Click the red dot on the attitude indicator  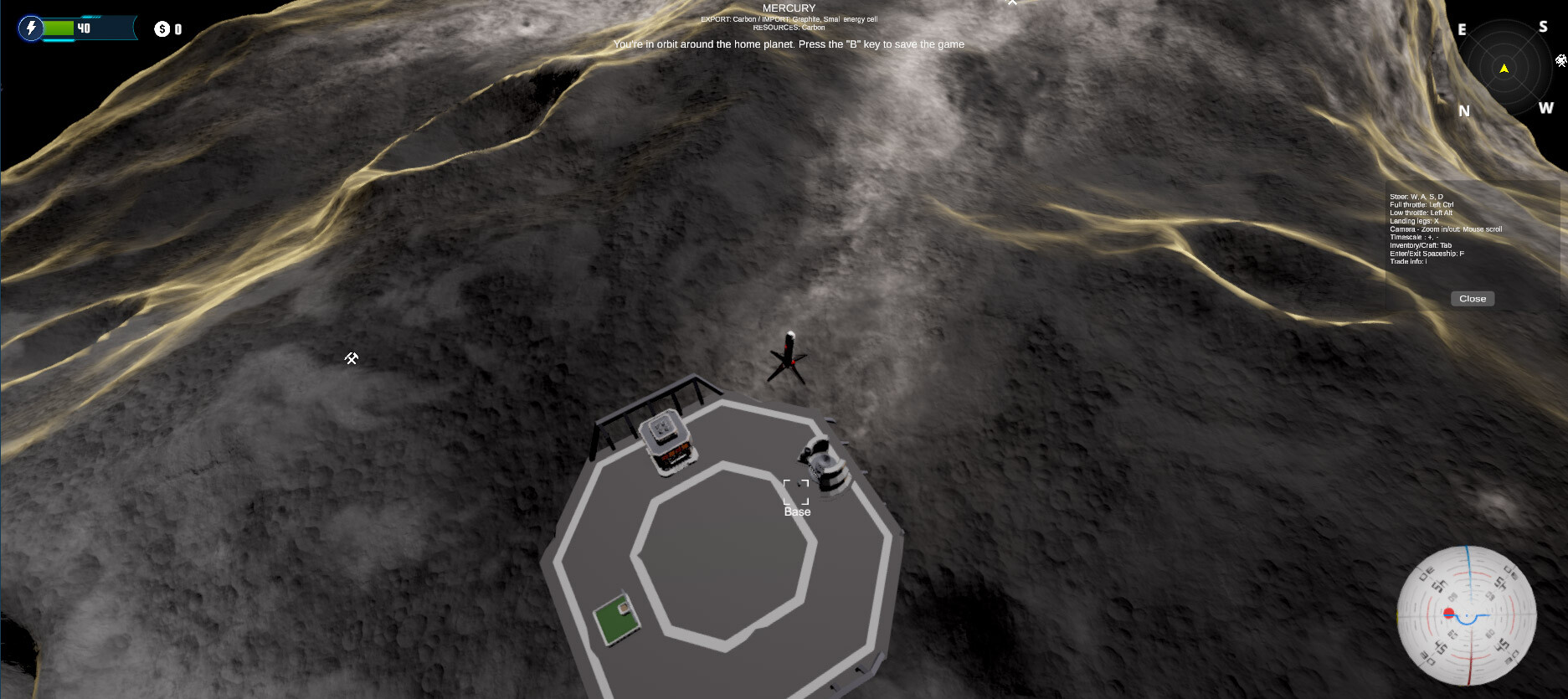click(x=1447, y=613)
